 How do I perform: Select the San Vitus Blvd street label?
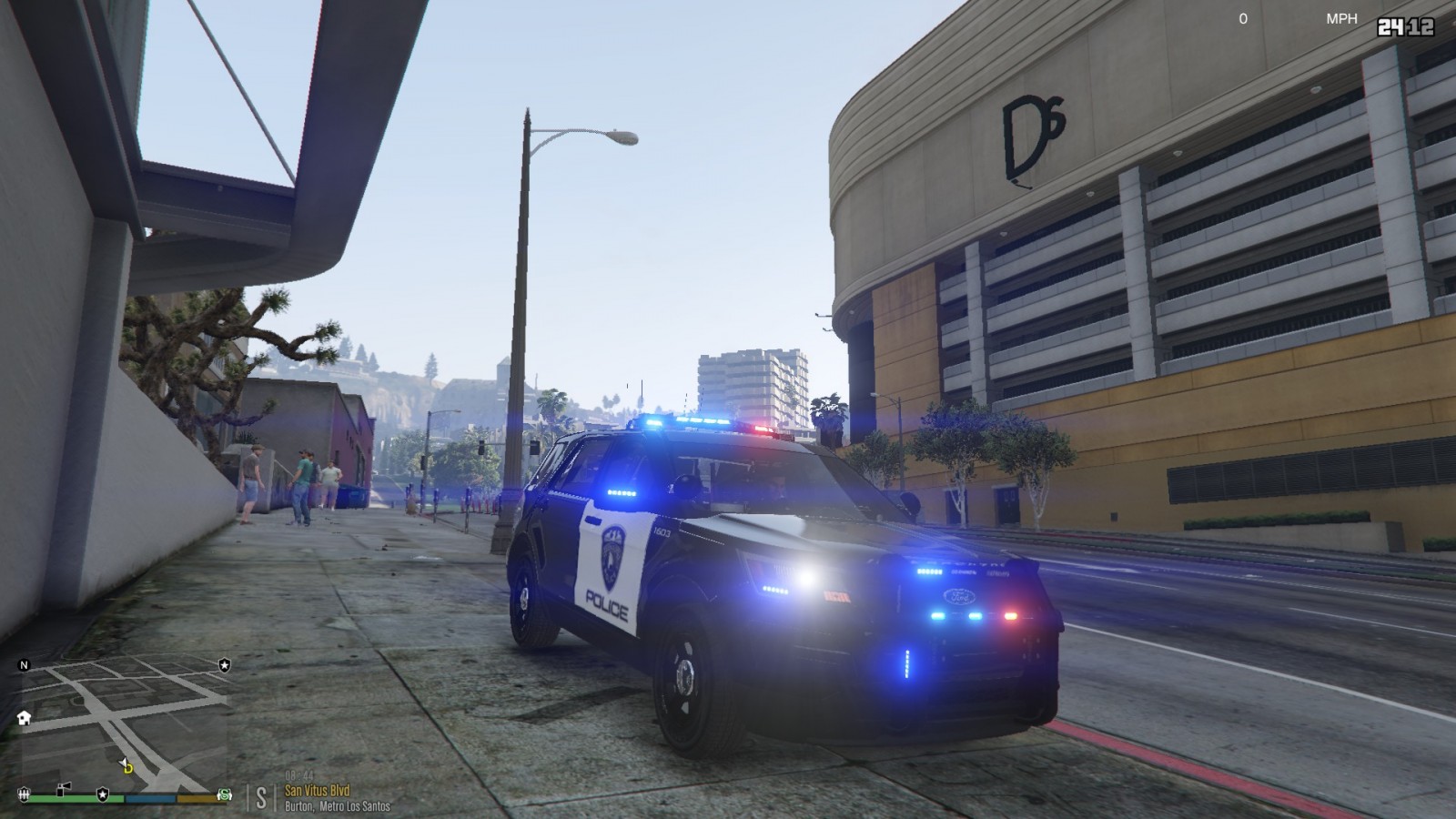317,790
